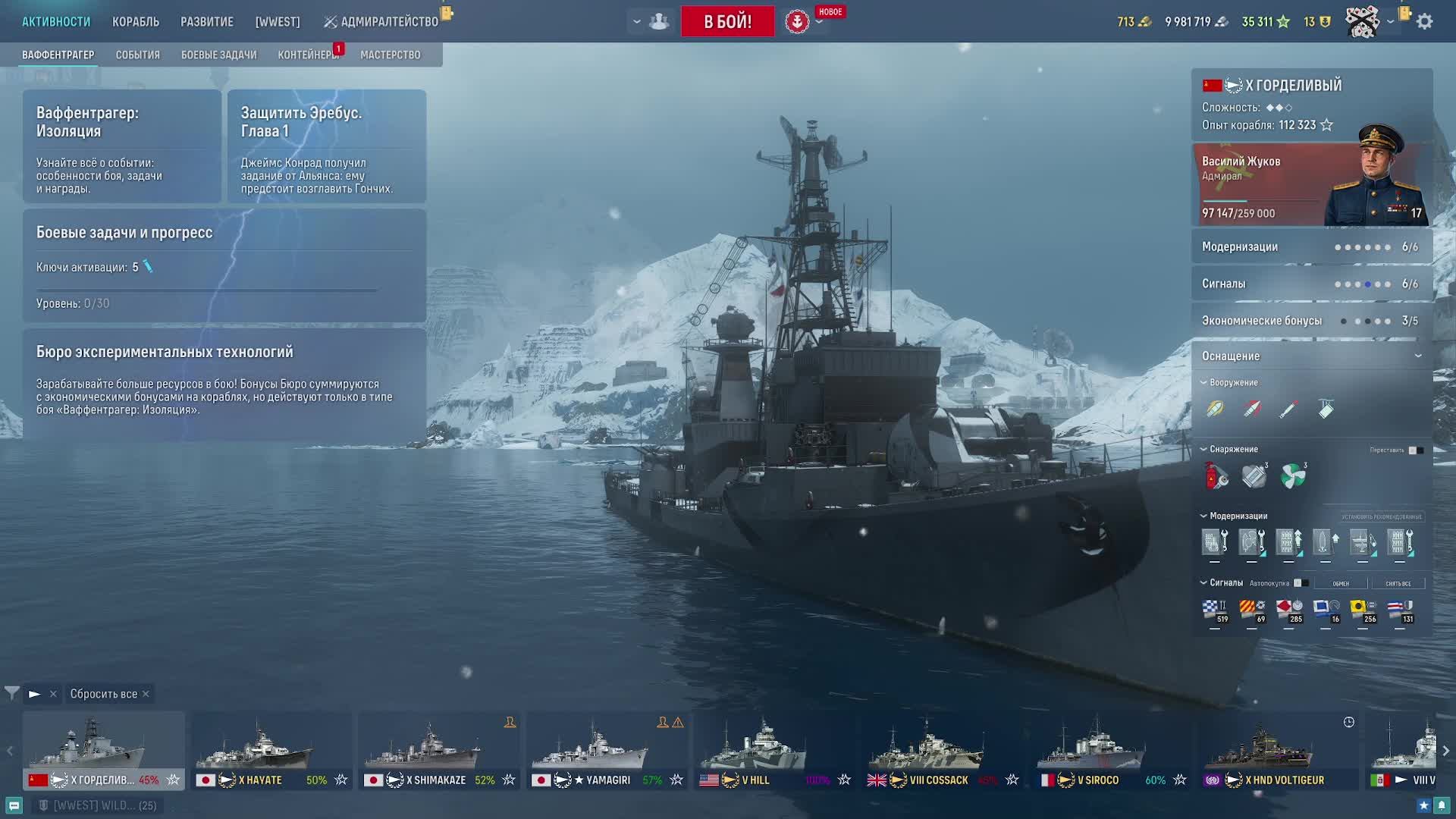
Task: Open Защитить Эребус. Глава 1 card
Action: 327,146
